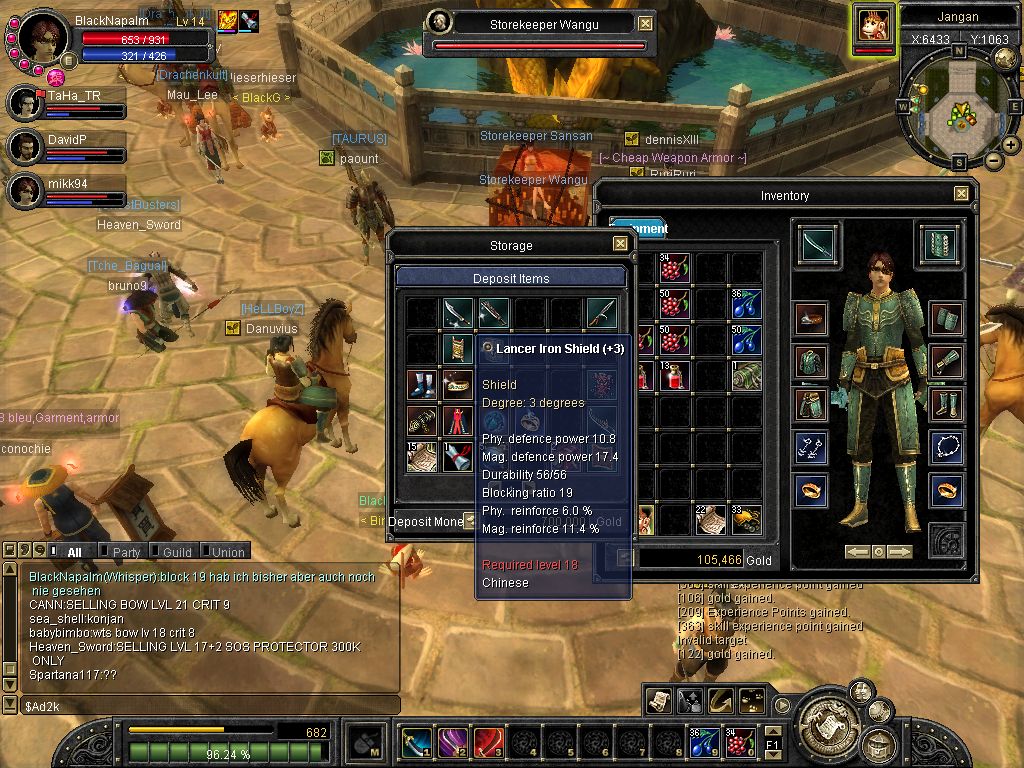Select party member mikk94 portrait

tap(24, 190)
